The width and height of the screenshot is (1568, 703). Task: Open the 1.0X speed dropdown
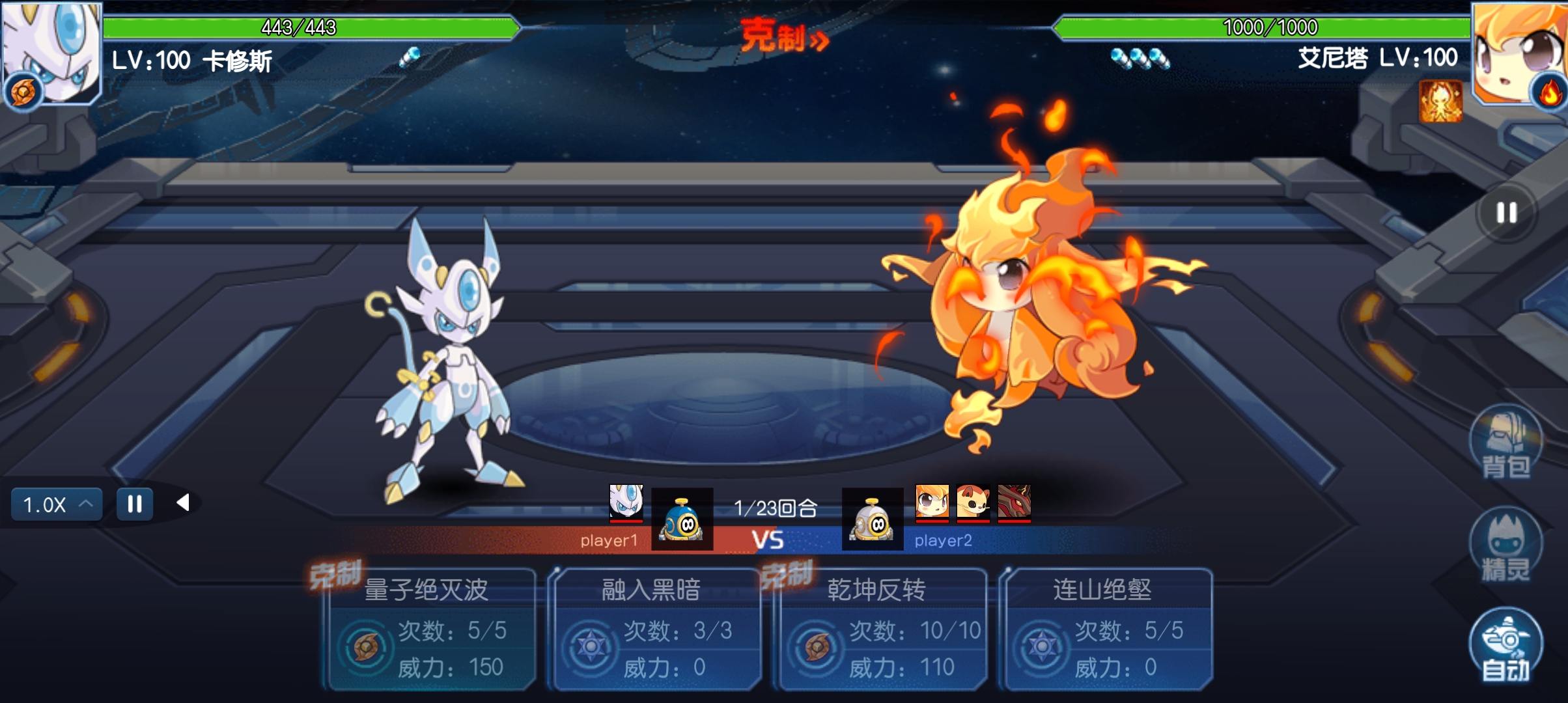[57, 504]
